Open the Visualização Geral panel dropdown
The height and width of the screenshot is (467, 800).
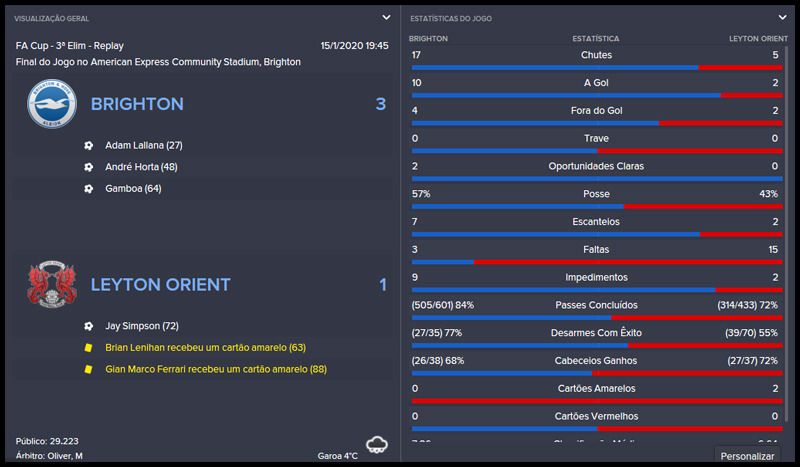pyautogui.click(x=386, y=17)
